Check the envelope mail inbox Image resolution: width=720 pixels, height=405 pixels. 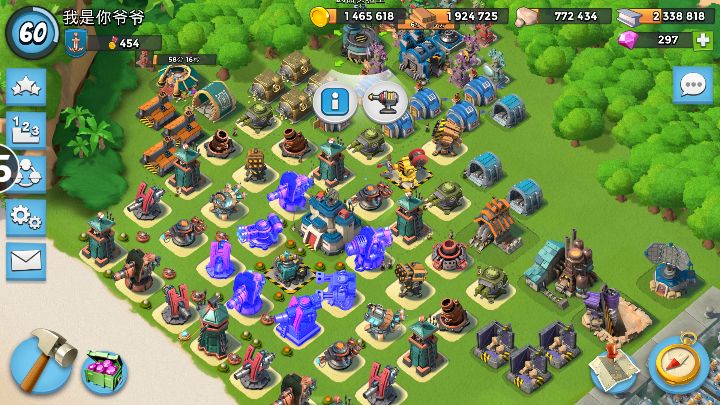[x=25, y=260]
